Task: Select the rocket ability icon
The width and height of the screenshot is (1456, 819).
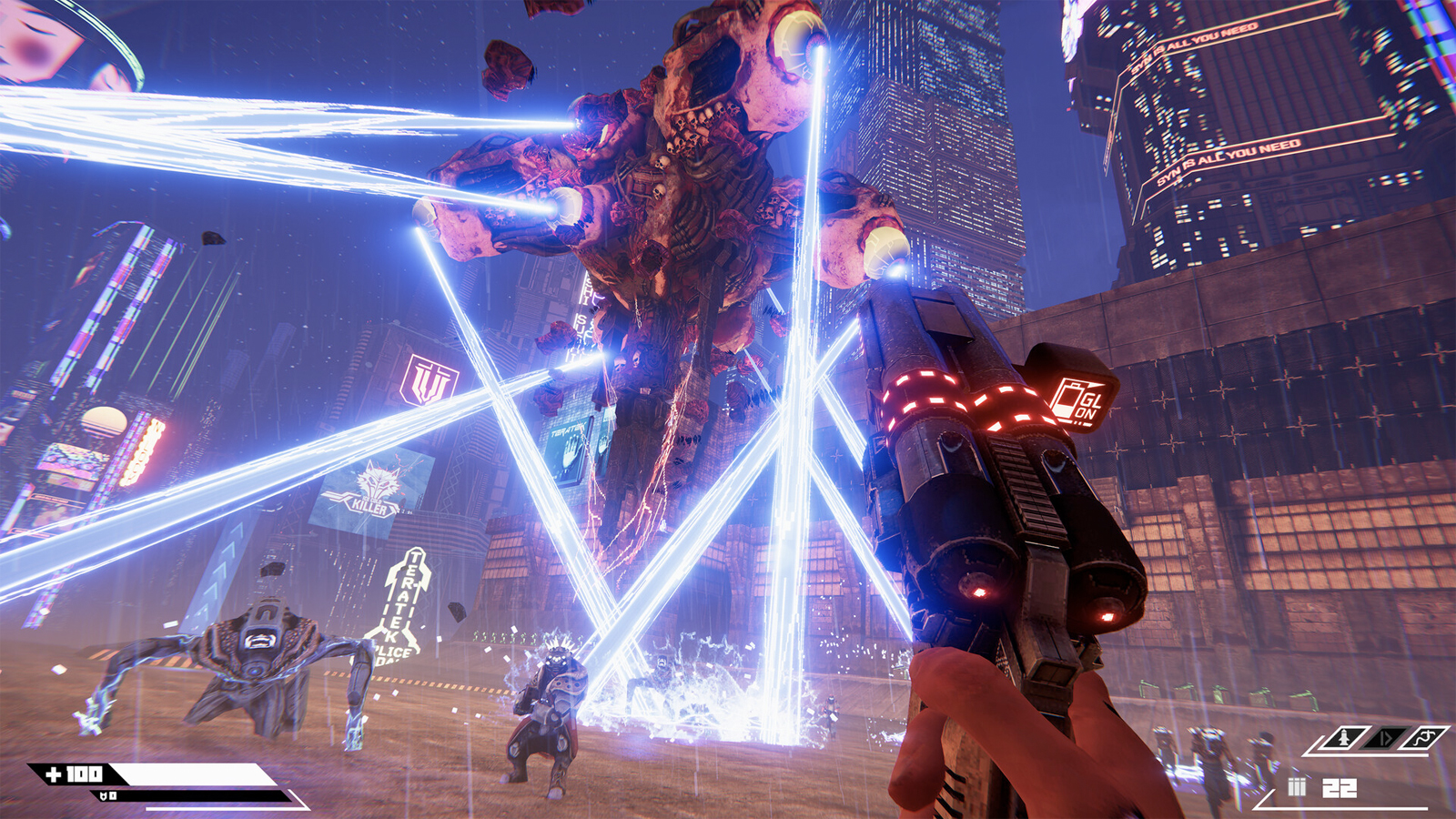Action: click(1343, 737)
